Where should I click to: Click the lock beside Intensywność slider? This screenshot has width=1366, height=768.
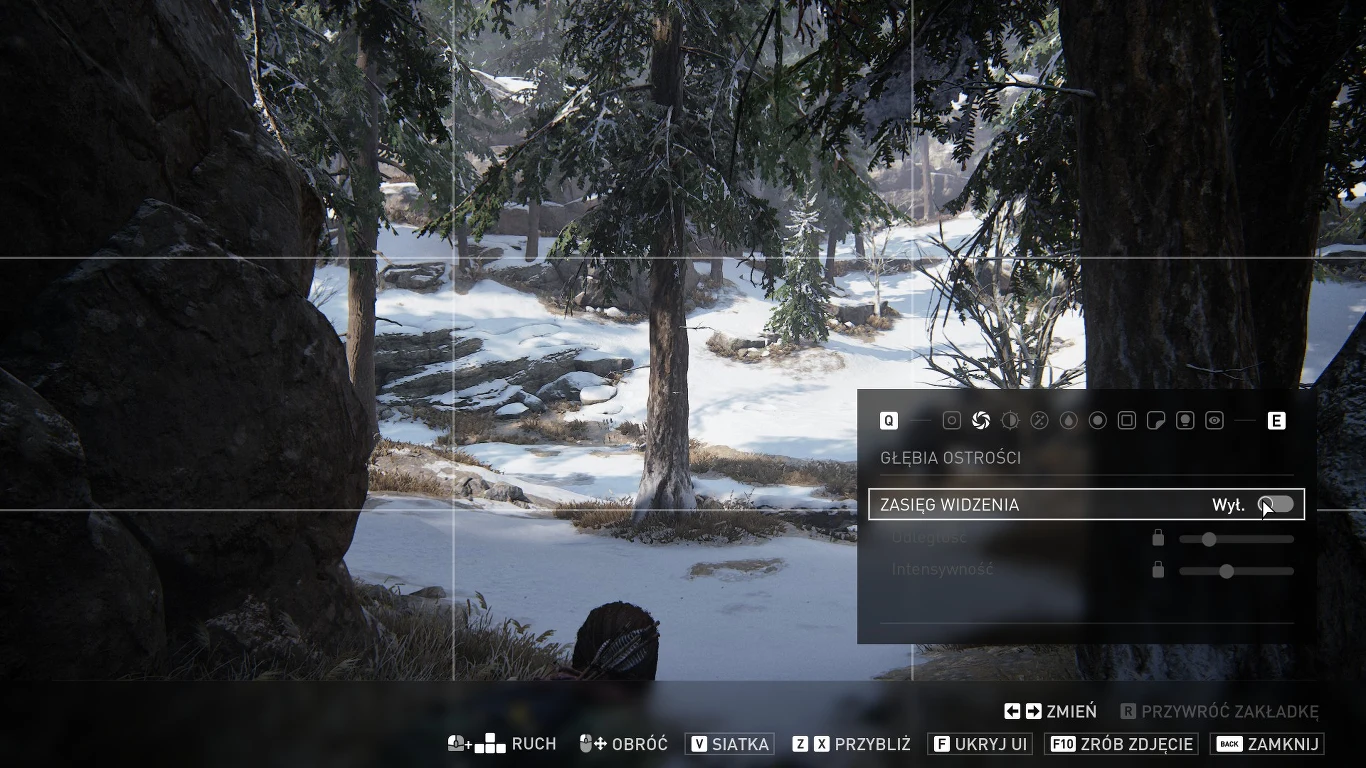click(x=1158, y=570)
